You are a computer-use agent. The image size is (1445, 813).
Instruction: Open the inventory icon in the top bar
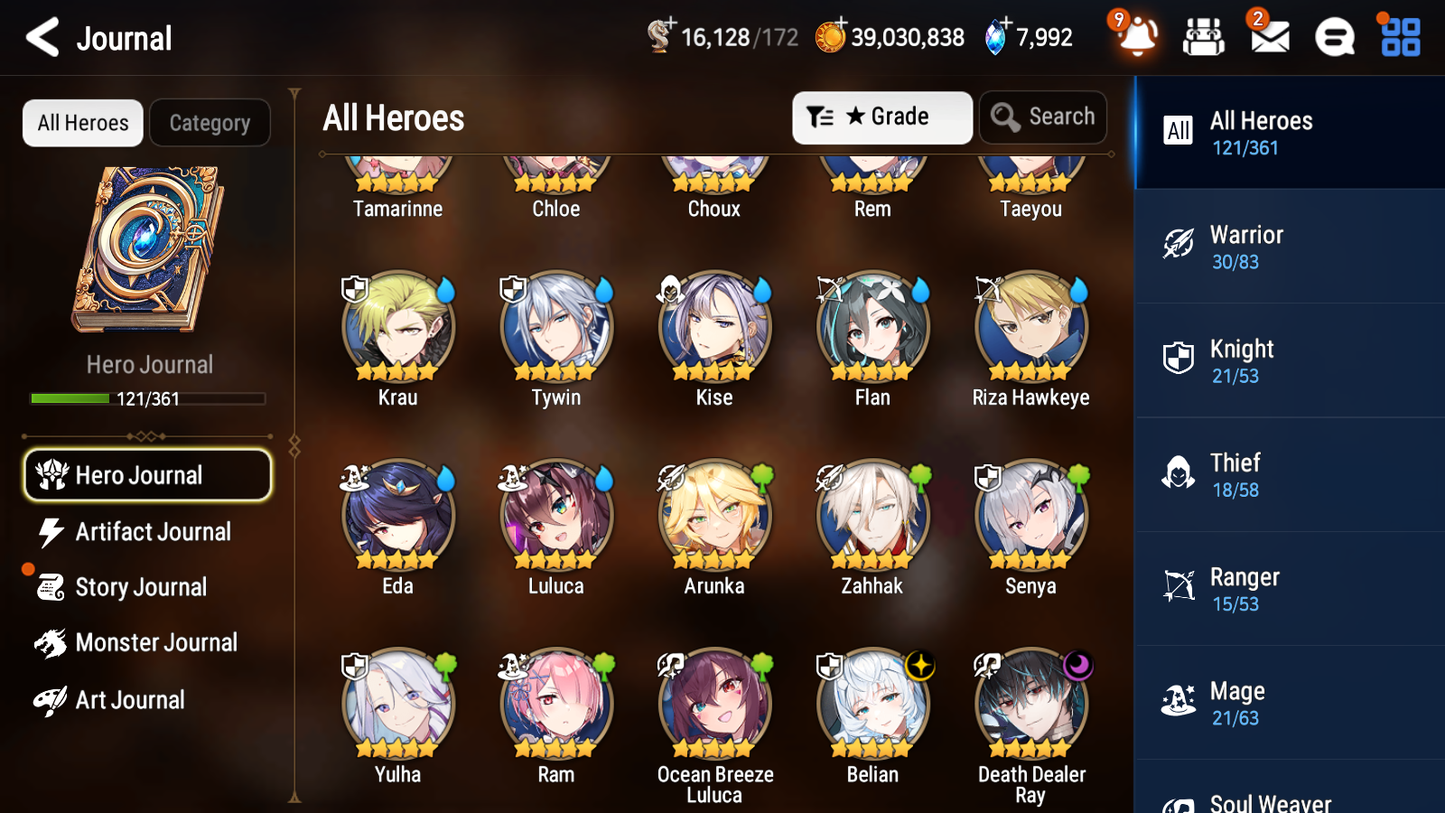point(1203,36)
